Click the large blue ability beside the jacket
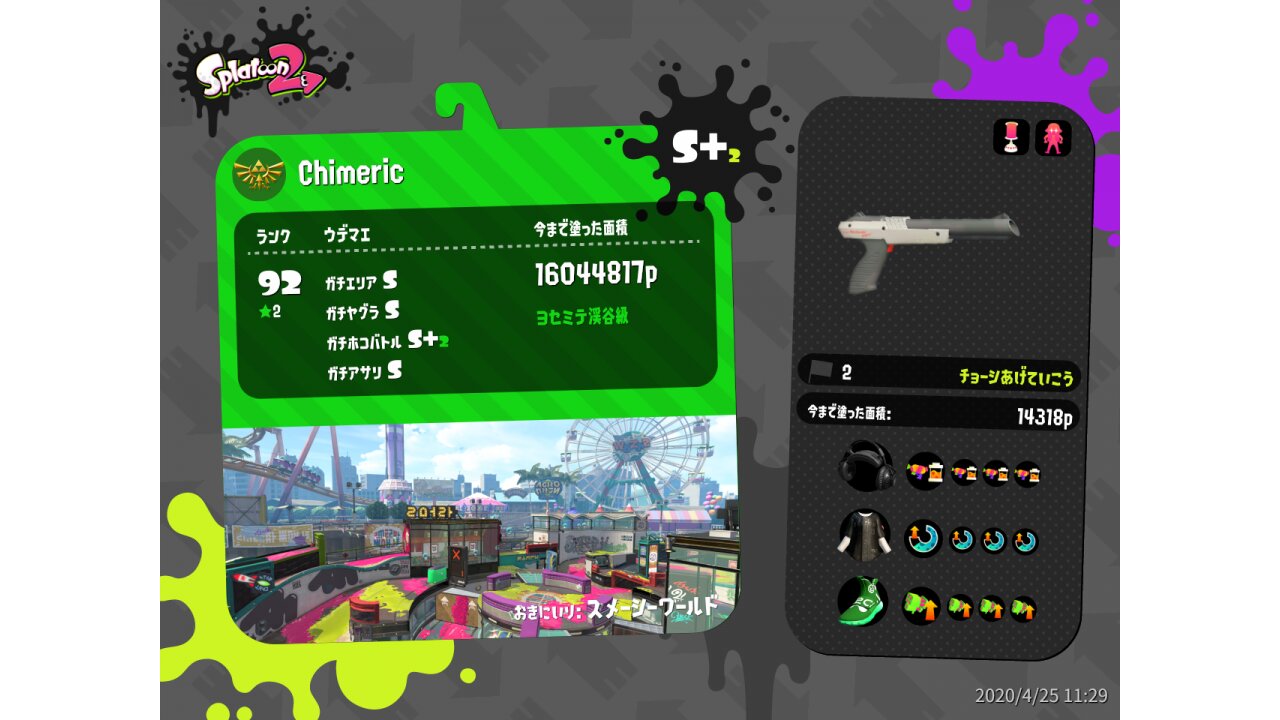Screen dimensions: 1280x720 pyautogui.click(x=923, y=539)
